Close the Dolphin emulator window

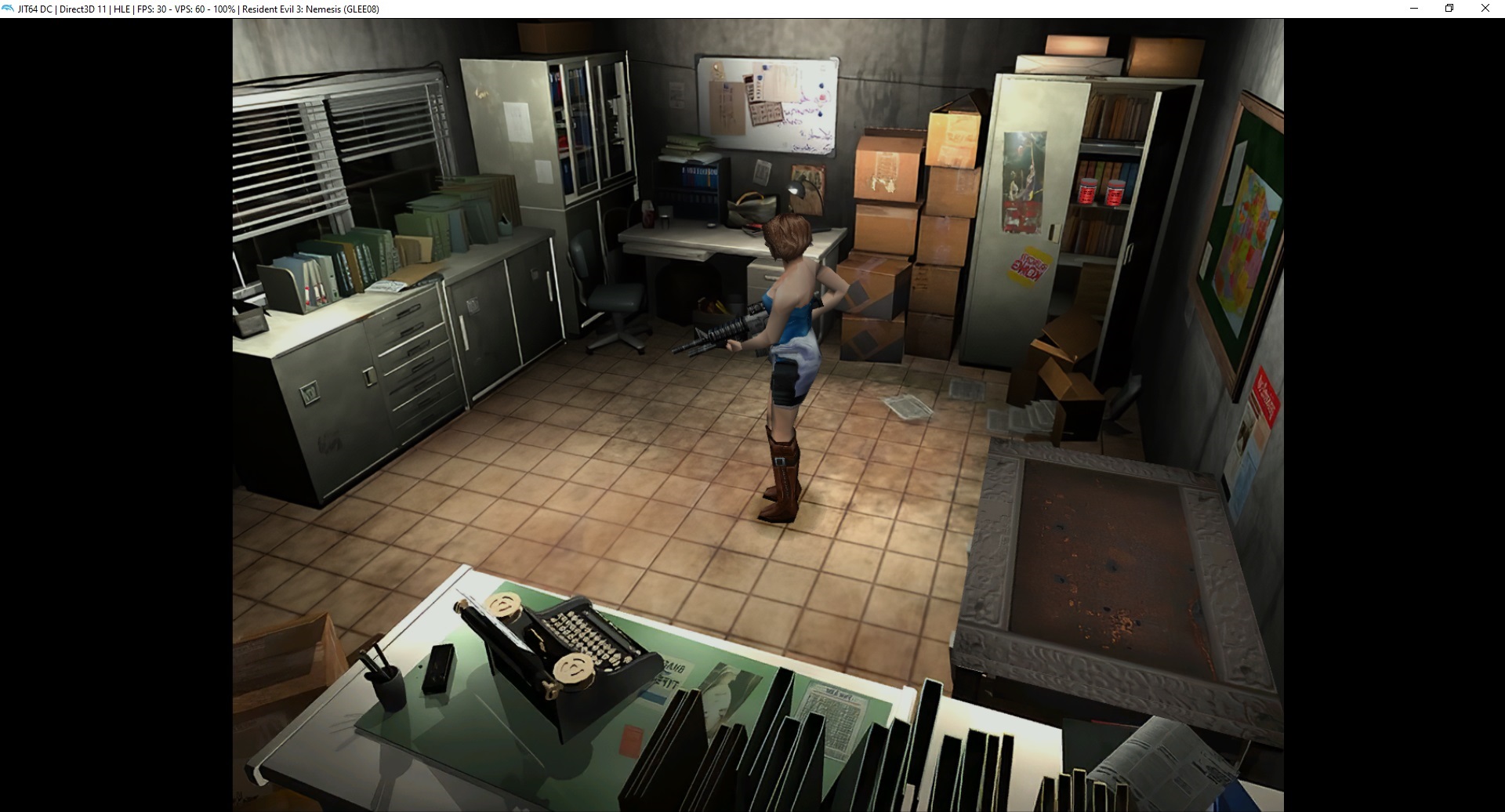pyautogui.click(x=1485, y=9)
